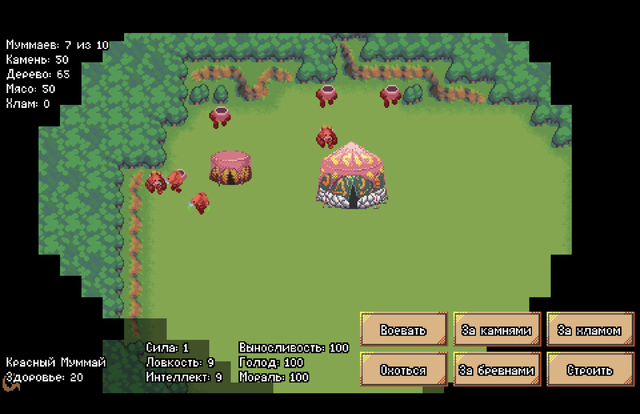Choose the За хламом command

coord(590,330)
